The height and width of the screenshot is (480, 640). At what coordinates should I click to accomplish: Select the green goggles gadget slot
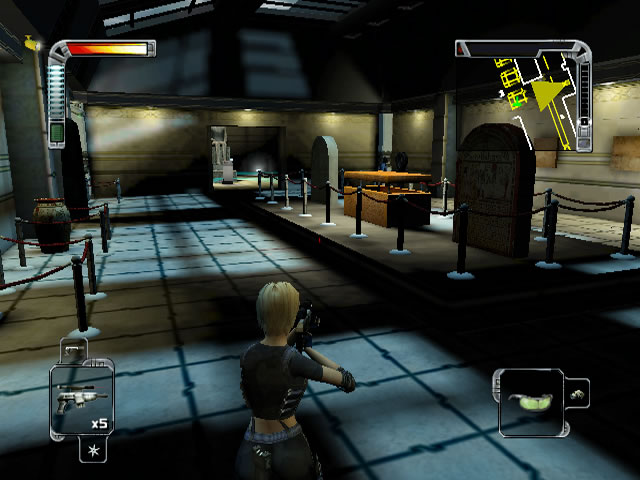click(x=530, y=403)
